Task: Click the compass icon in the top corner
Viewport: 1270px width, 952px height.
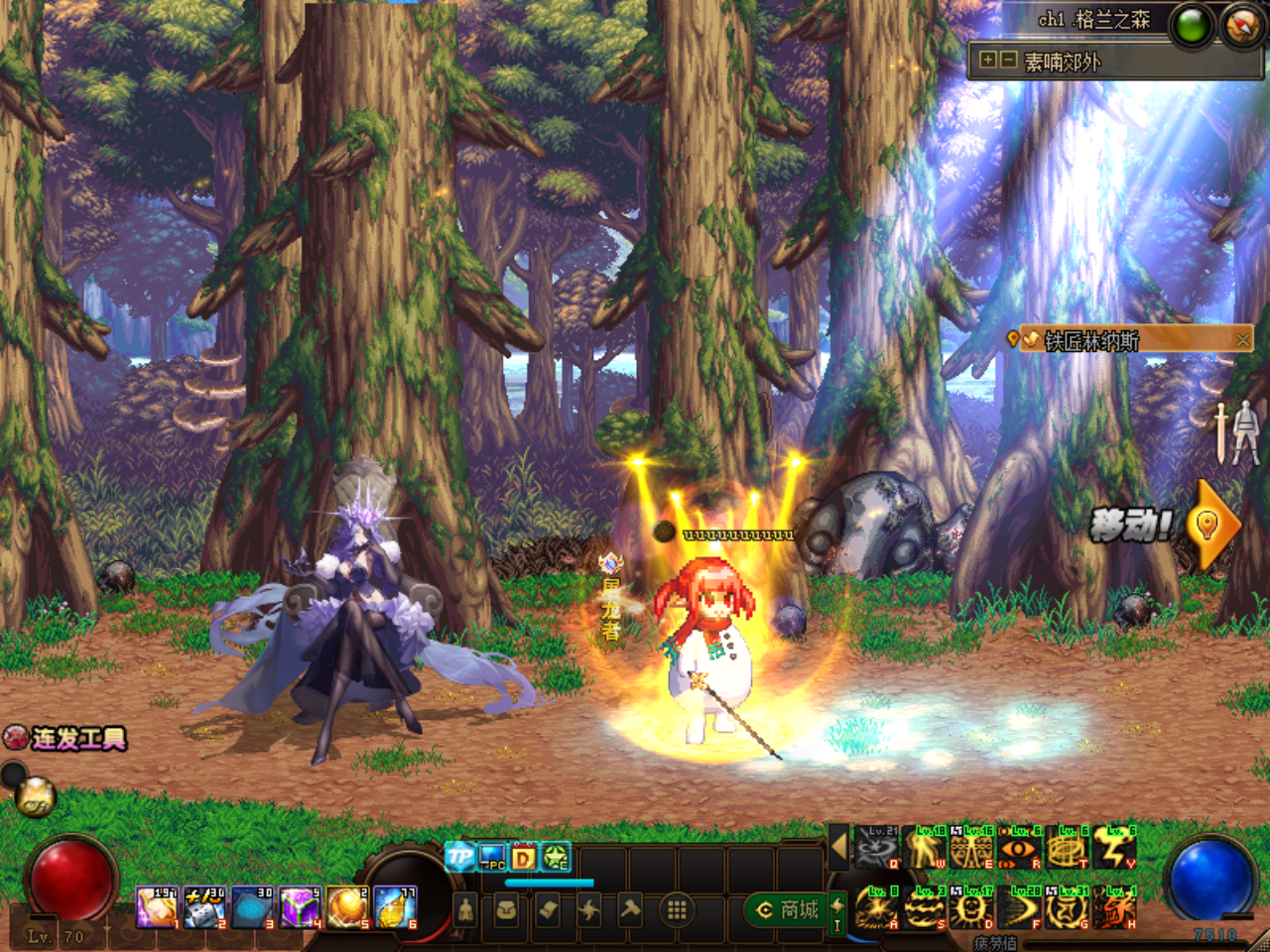Action: (x=1242, y=26)
